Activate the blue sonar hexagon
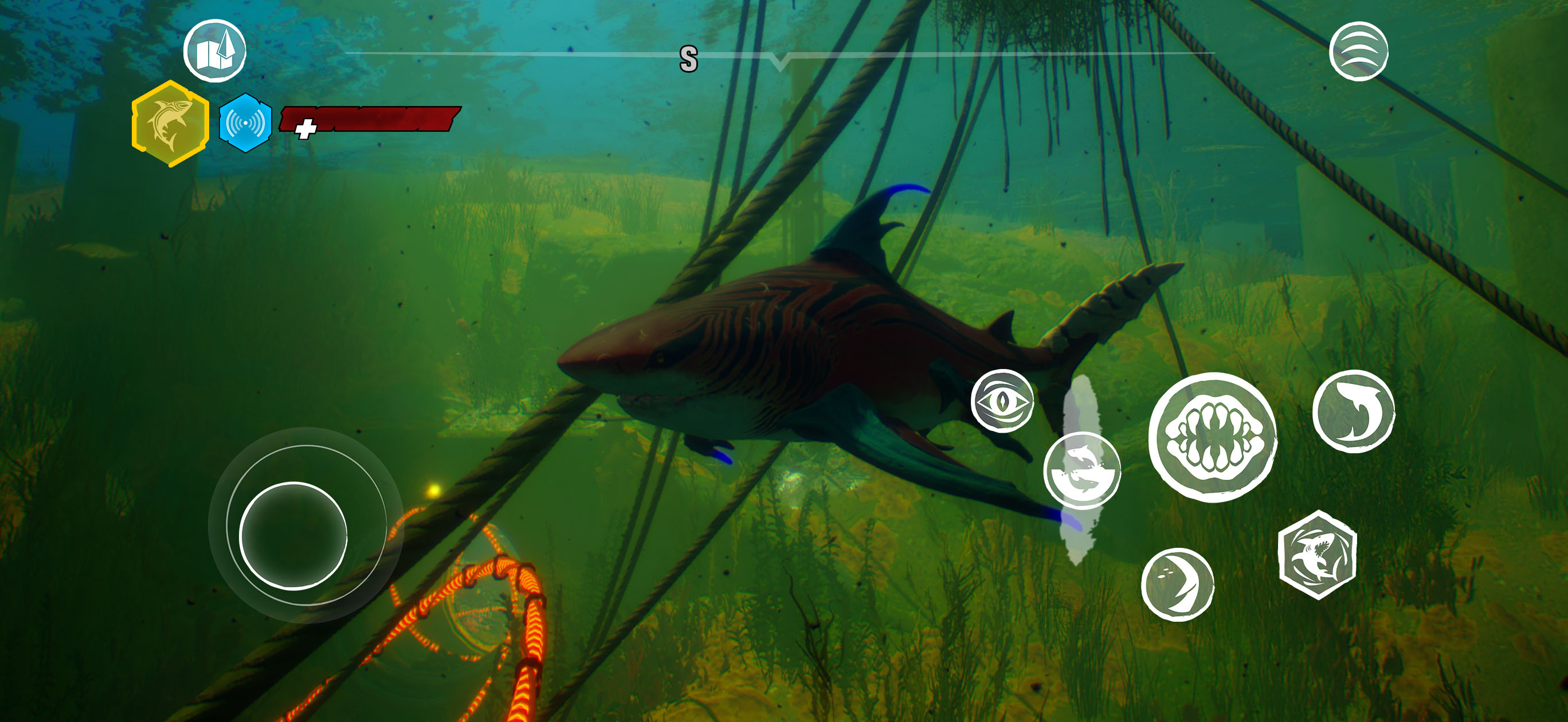 pos(245,123)
